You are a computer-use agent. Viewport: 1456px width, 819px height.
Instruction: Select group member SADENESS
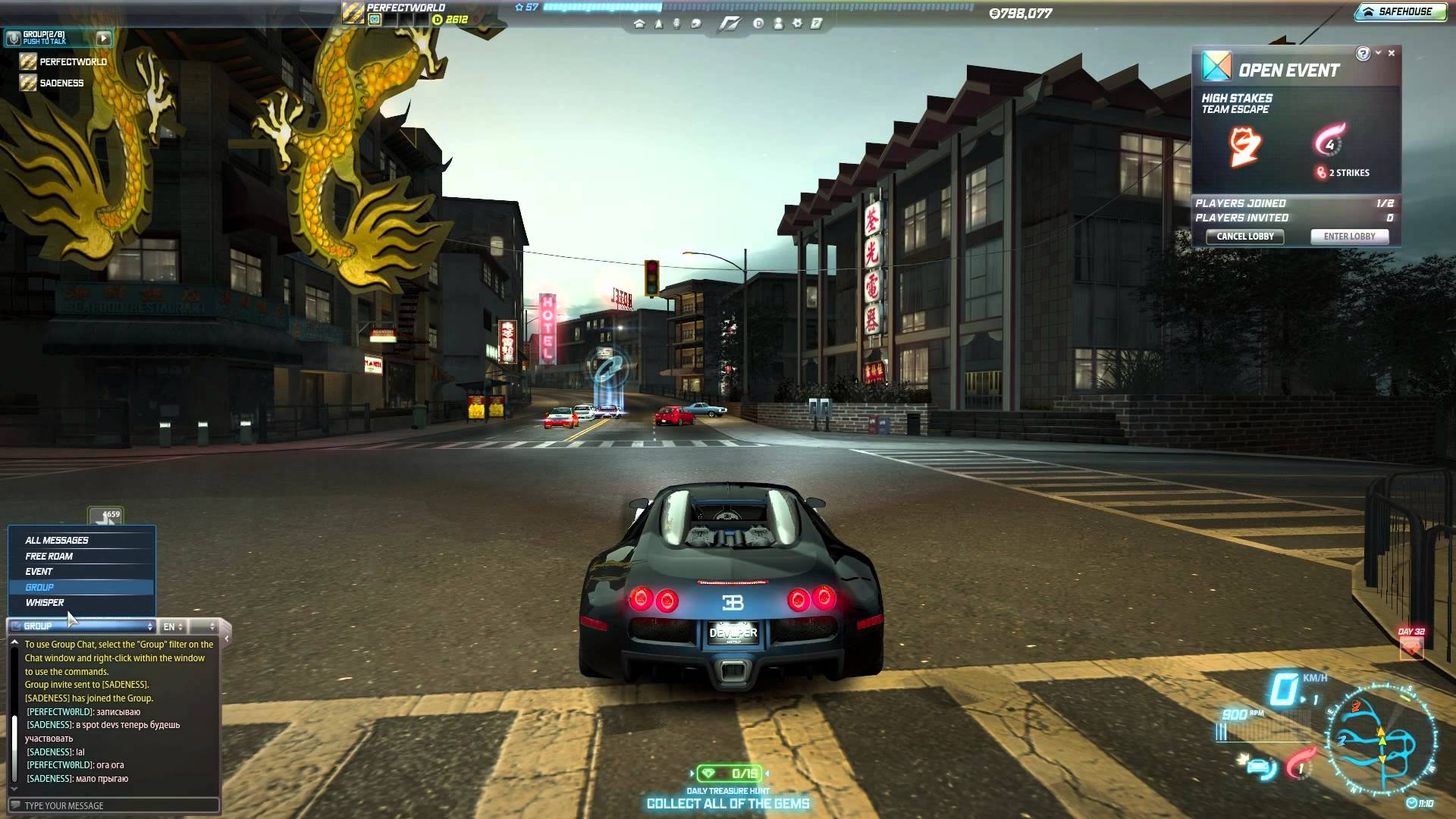61,83
